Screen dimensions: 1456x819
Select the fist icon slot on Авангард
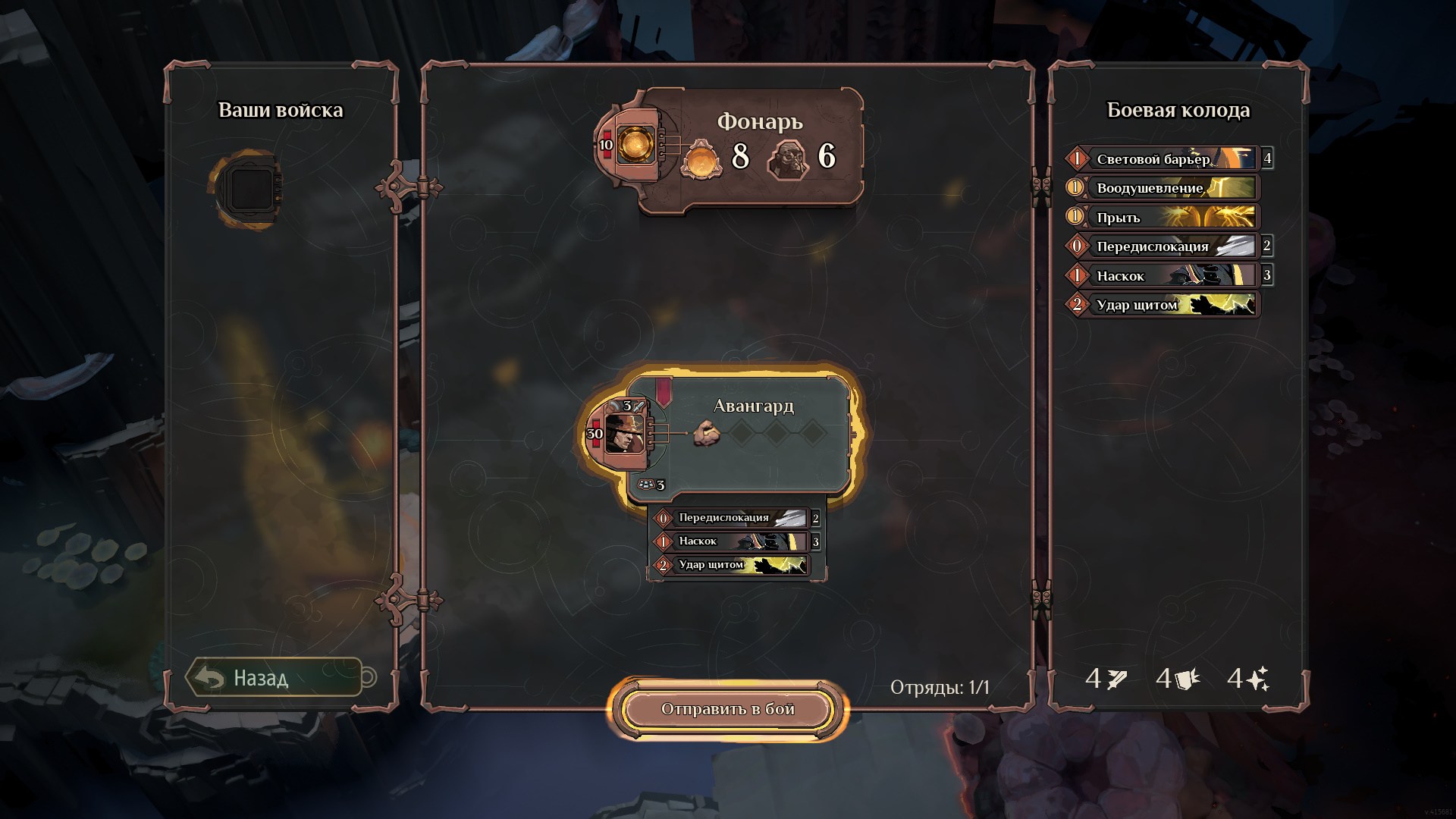(x=707, y=434)
